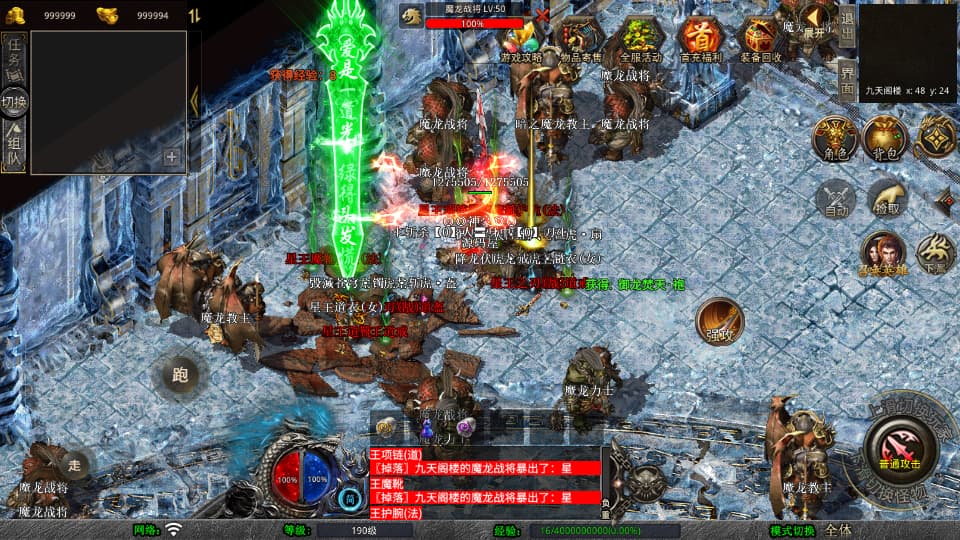Viewport: 960px width, 540px height.
Task: Close the 魔龙战将 target frame with red X
Action: pyautogui.click(x=542, y=15)
